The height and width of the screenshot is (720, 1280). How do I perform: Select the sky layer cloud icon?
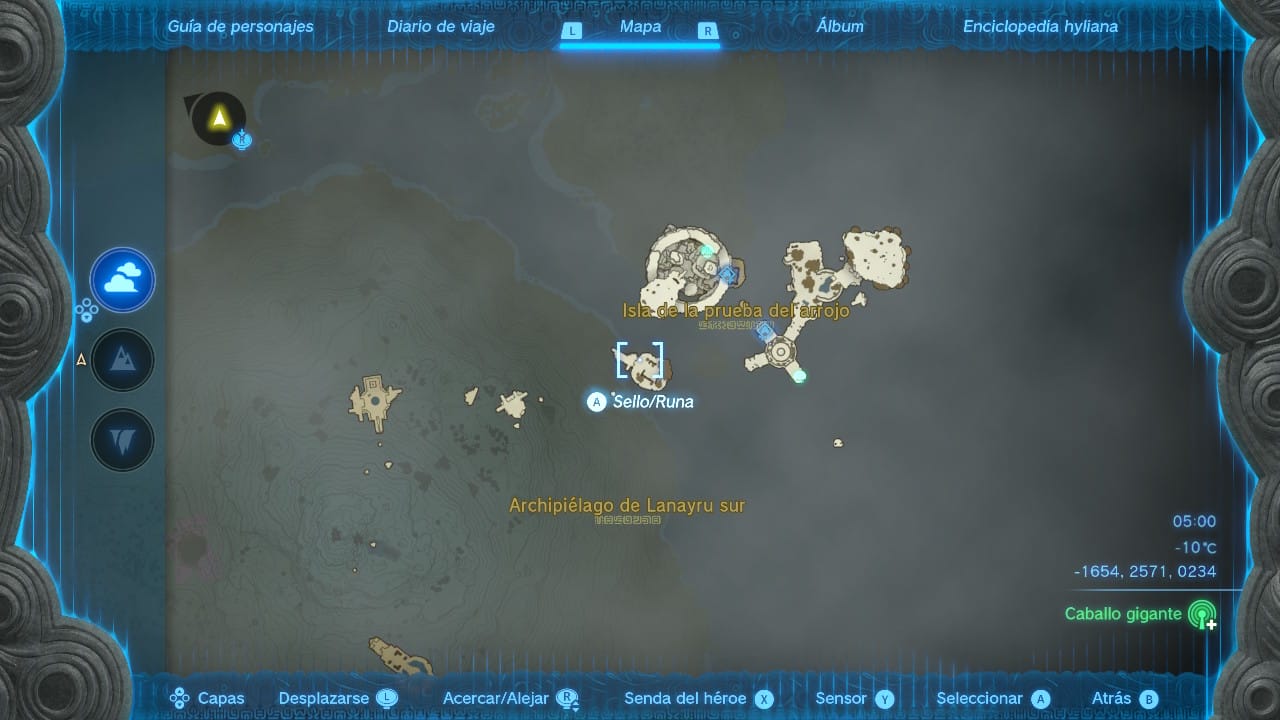123,280
